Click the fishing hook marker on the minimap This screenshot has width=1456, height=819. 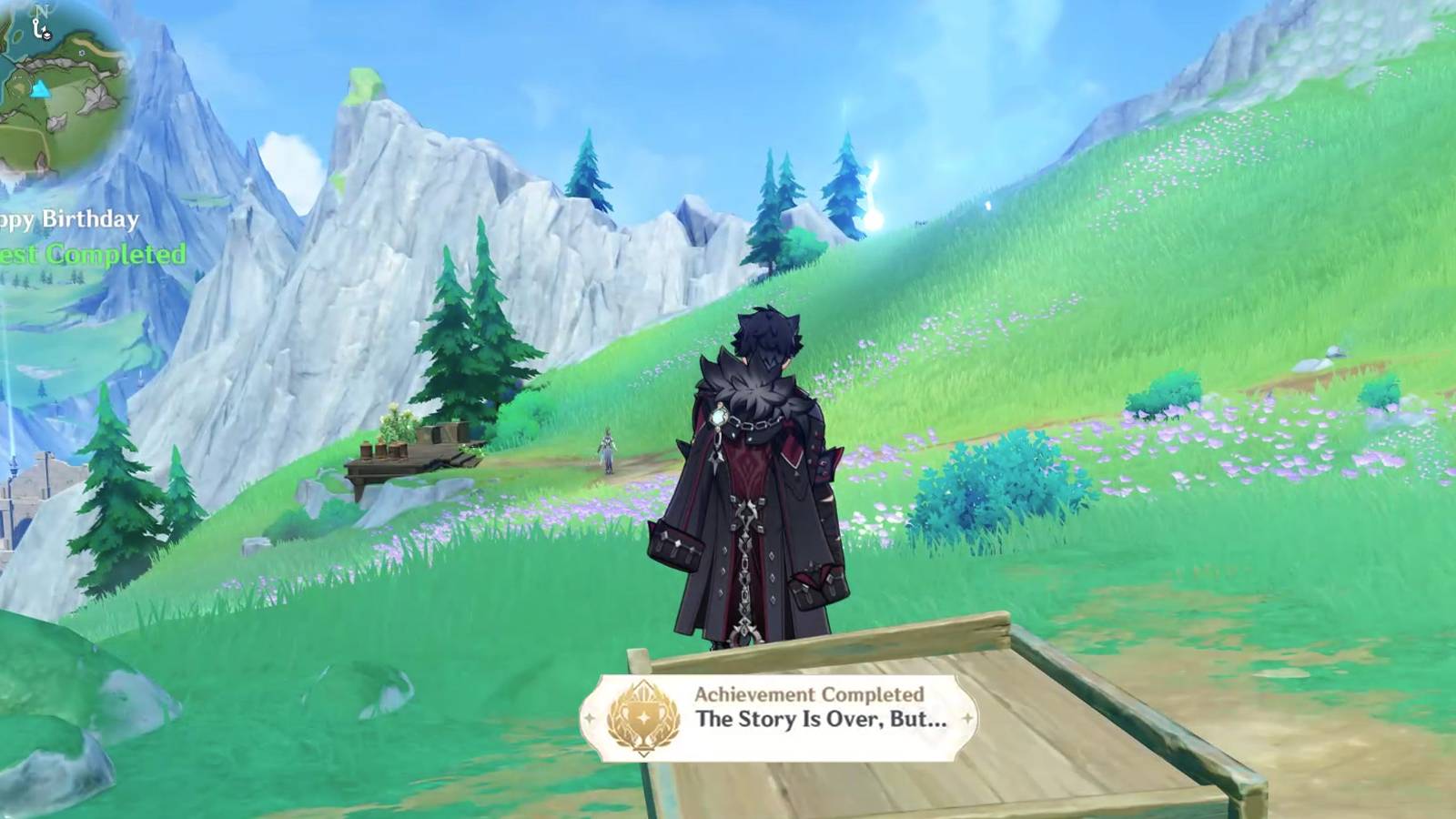pos(36,27)
